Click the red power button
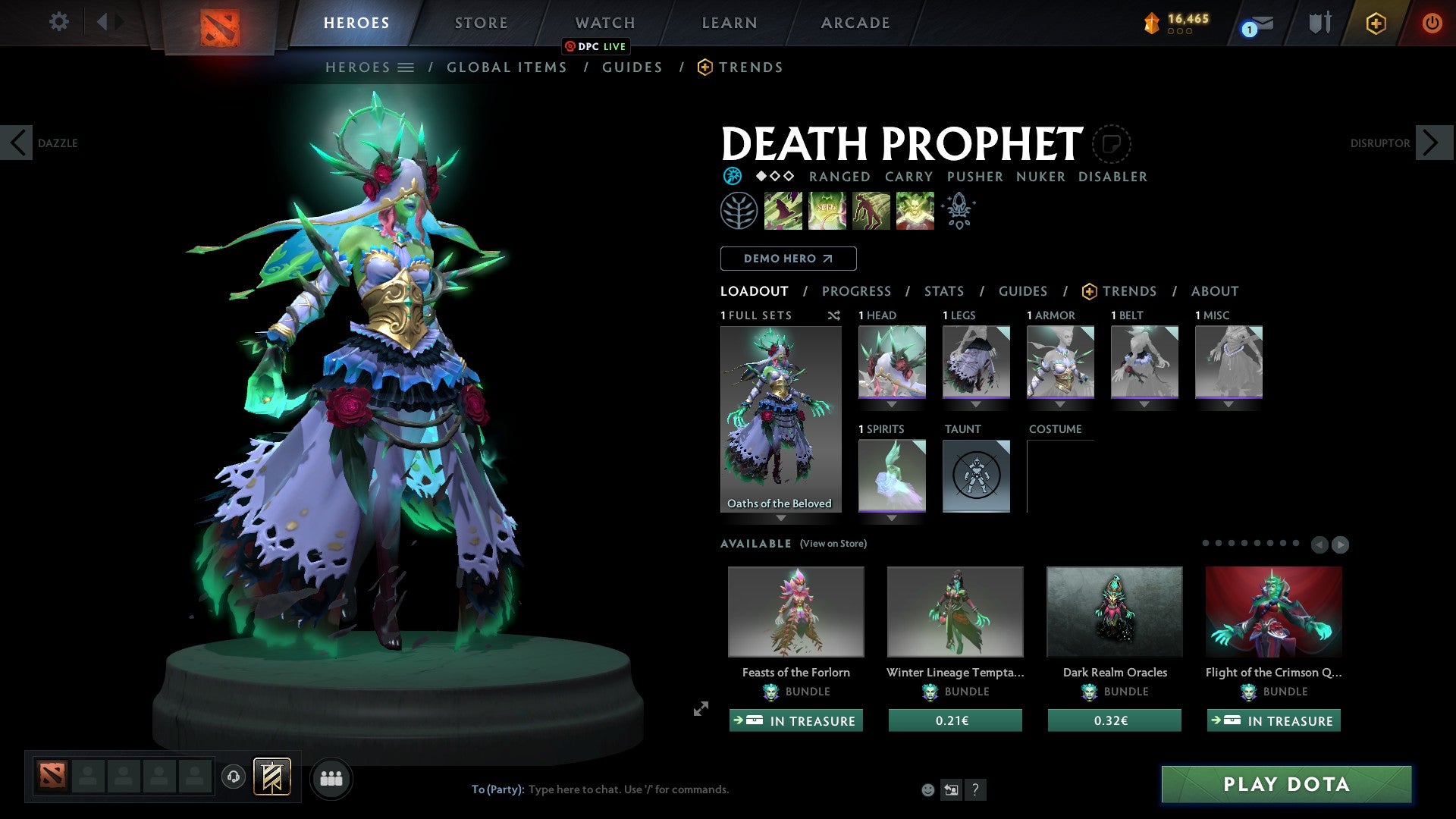Viewport: 1456px width, 819px height. point(1432,22)
